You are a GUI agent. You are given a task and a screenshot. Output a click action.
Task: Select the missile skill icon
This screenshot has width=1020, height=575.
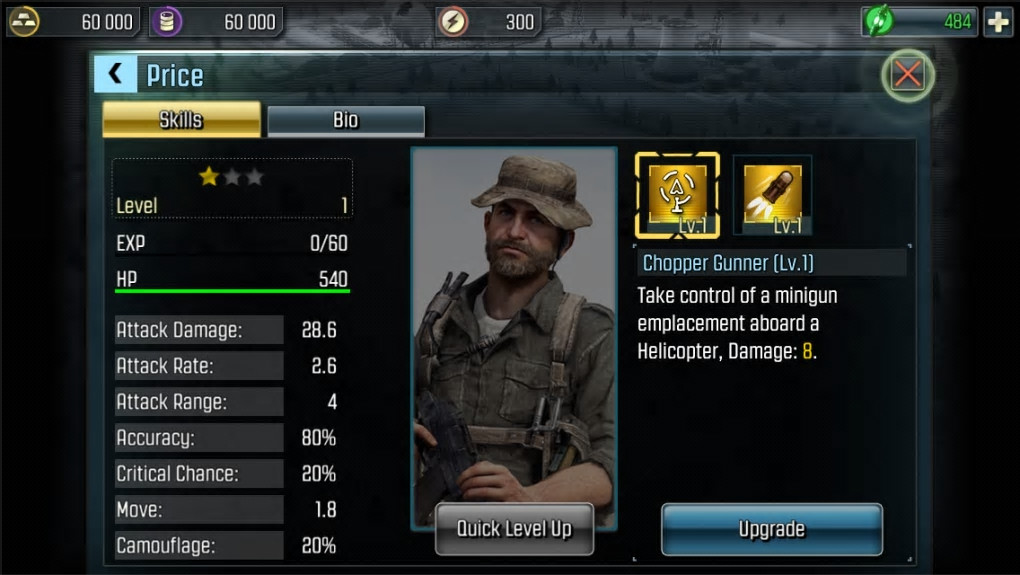coord(772,194)
